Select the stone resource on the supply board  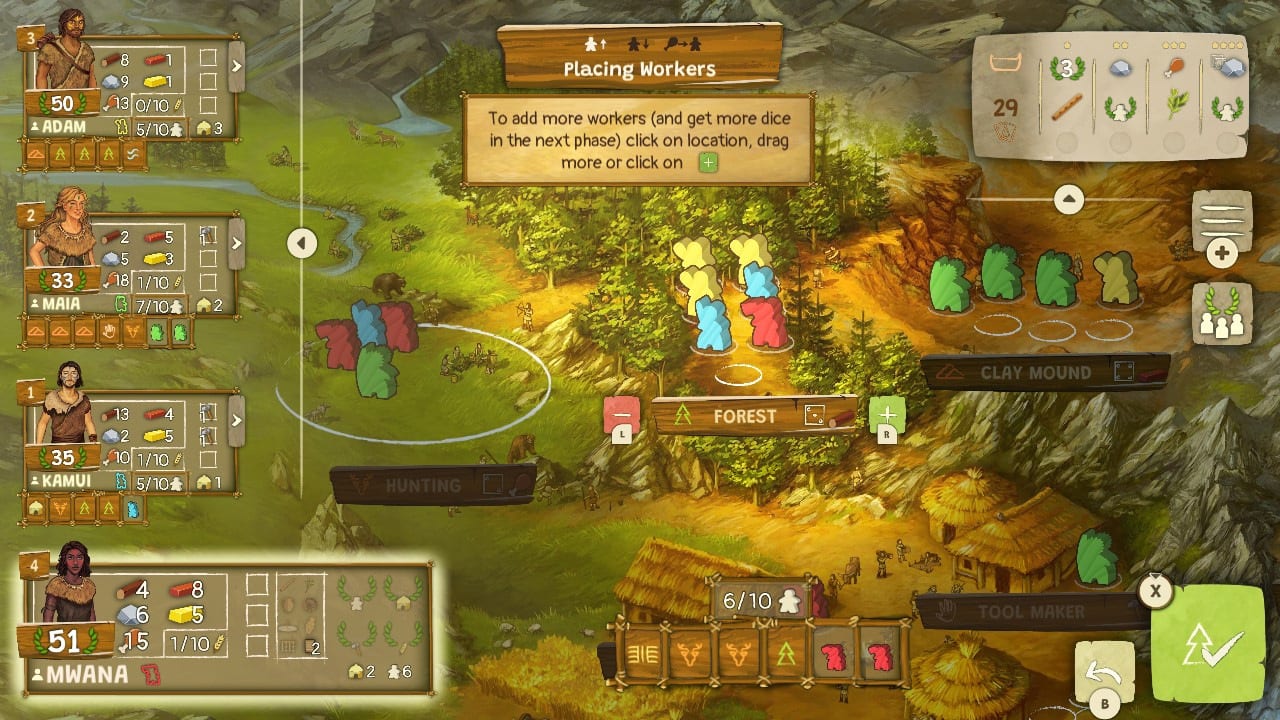coord(1120,68)
